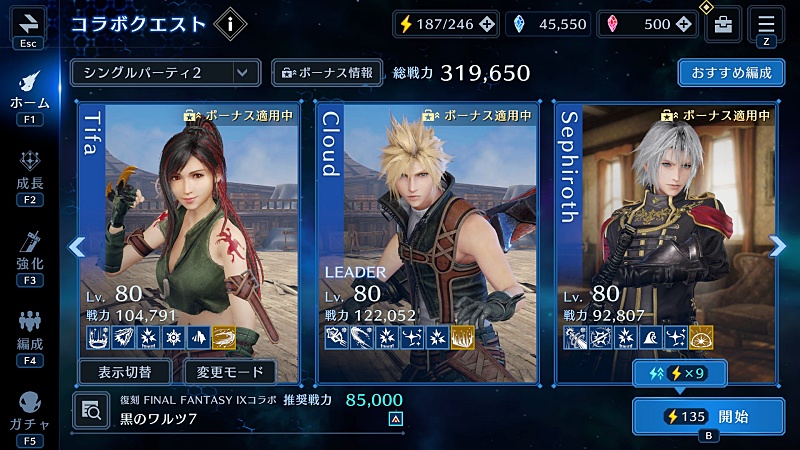Show ボーナス情報 bonus details
This screenshot has width=800, height=450.
[327, 72]
